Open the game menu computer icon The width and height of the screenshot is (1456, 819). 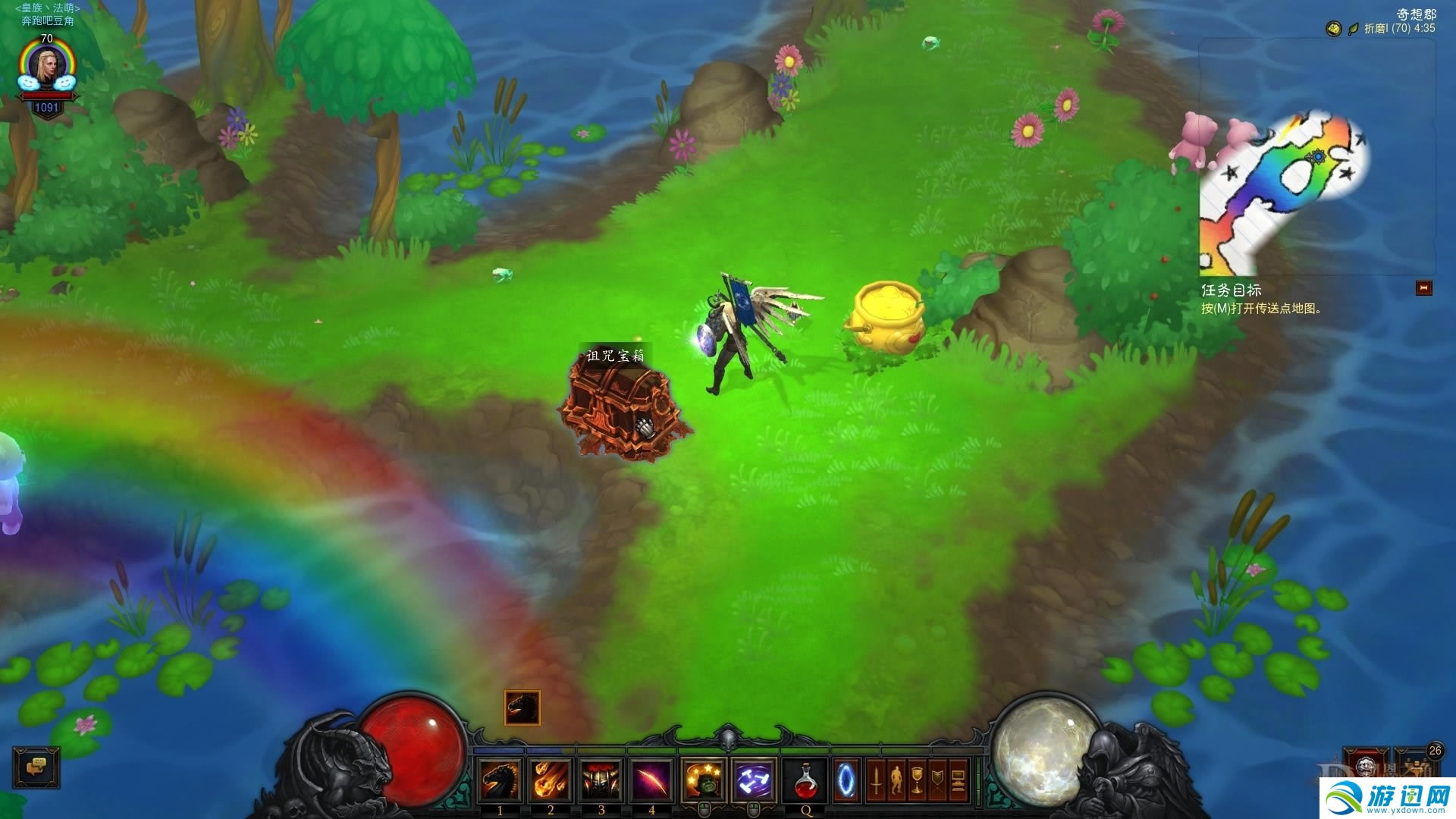pos(958,780)
